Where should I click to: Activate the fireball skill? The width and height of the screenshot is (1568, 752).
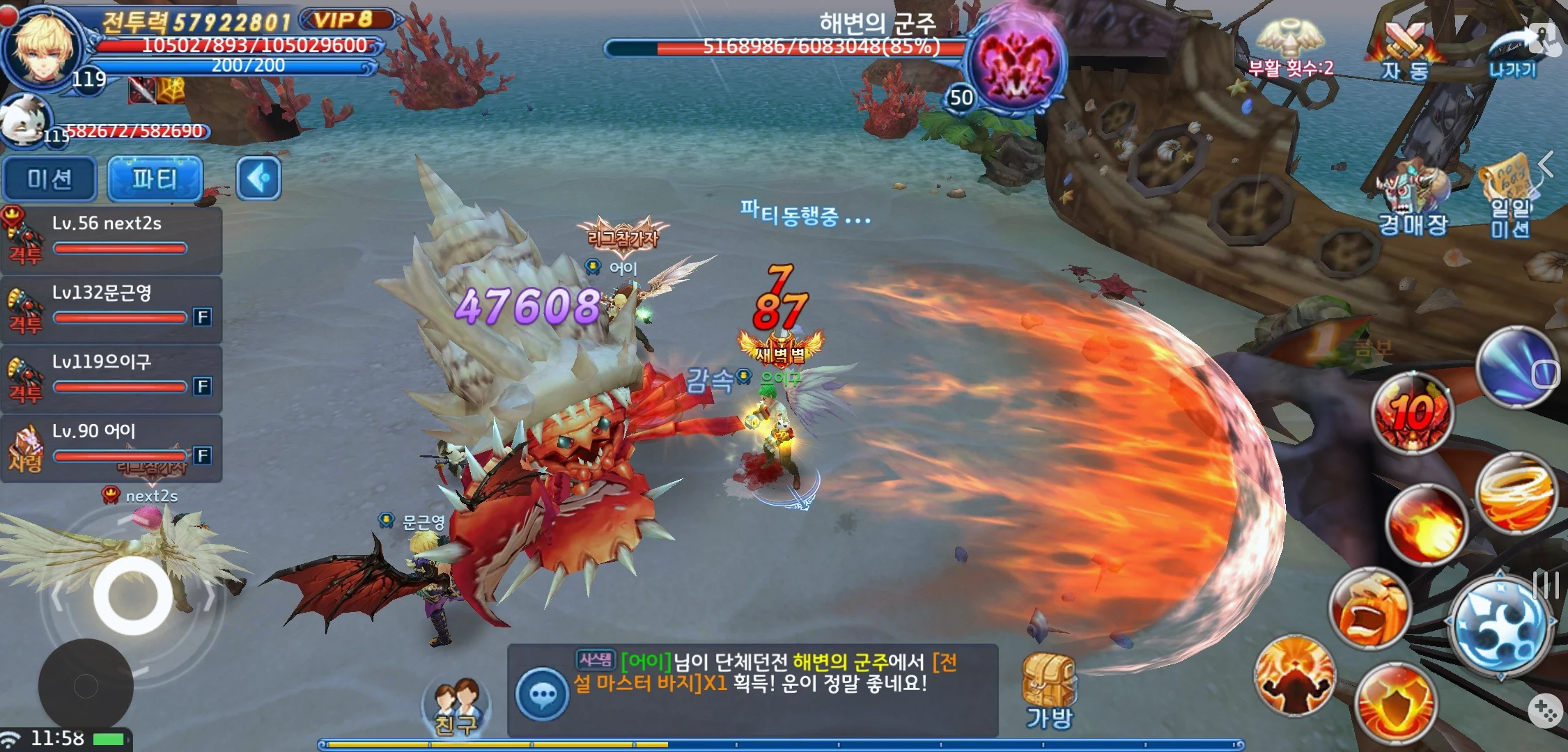(x=1425, y=524)
